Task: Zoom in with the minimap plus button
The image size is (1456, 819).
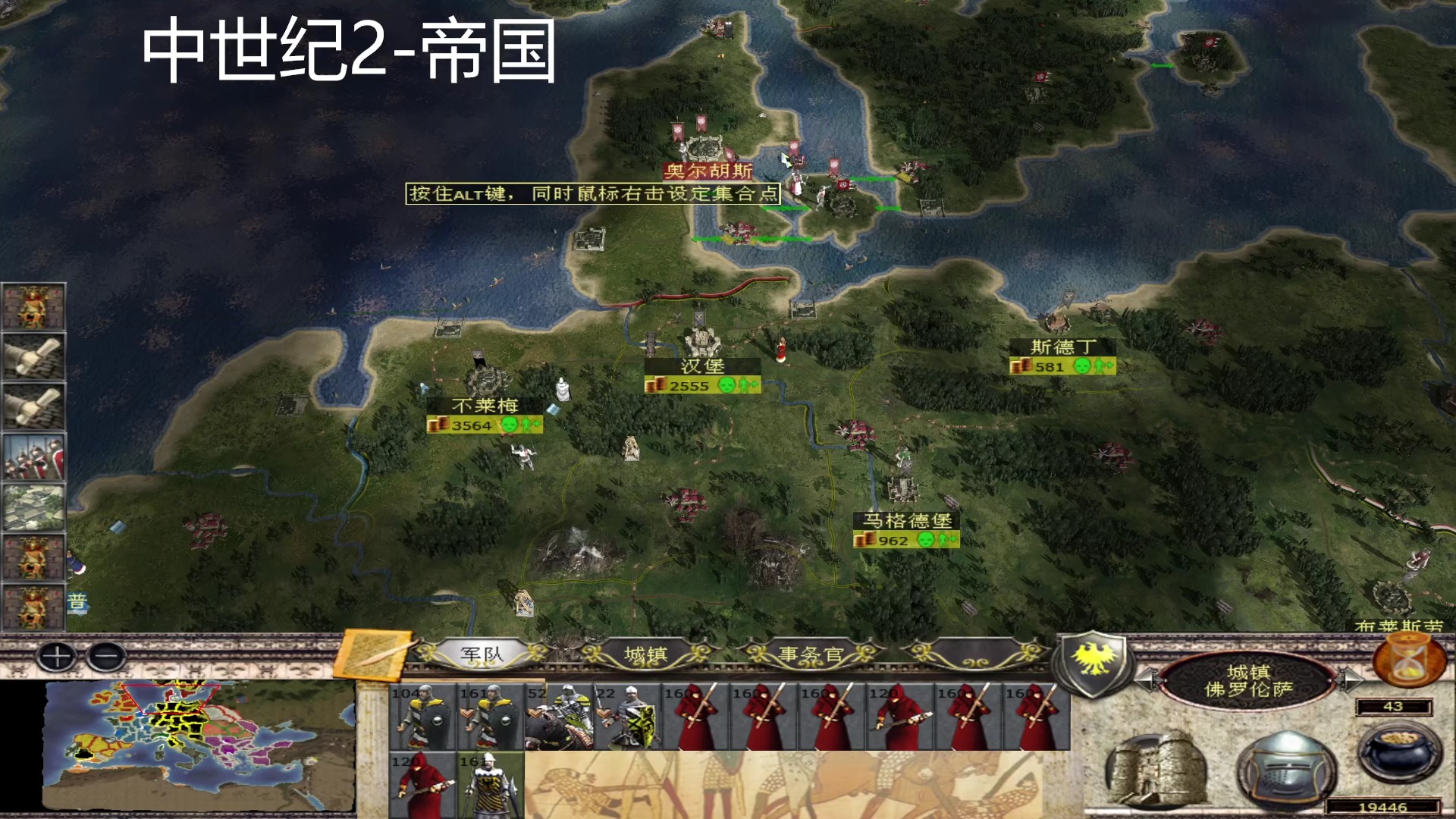Action: 58,657
